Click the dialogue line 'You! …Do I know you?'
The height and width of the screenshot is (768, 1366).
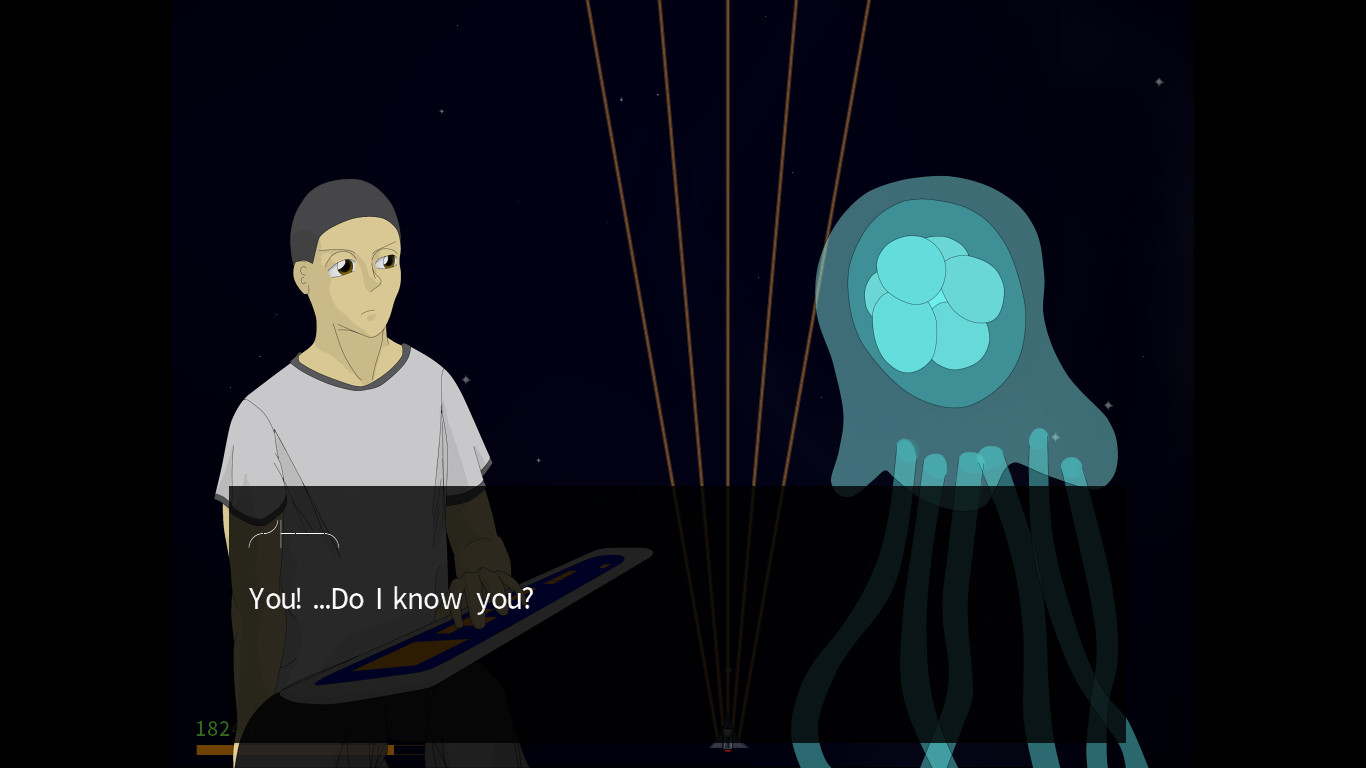[390, 598]
